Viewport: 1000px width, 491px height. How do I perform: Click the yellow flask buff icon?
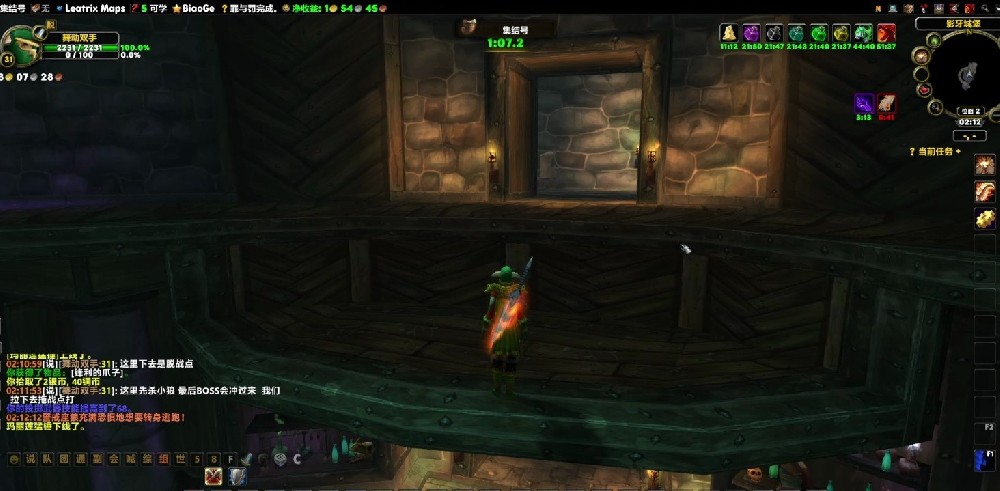pos(728,34)
